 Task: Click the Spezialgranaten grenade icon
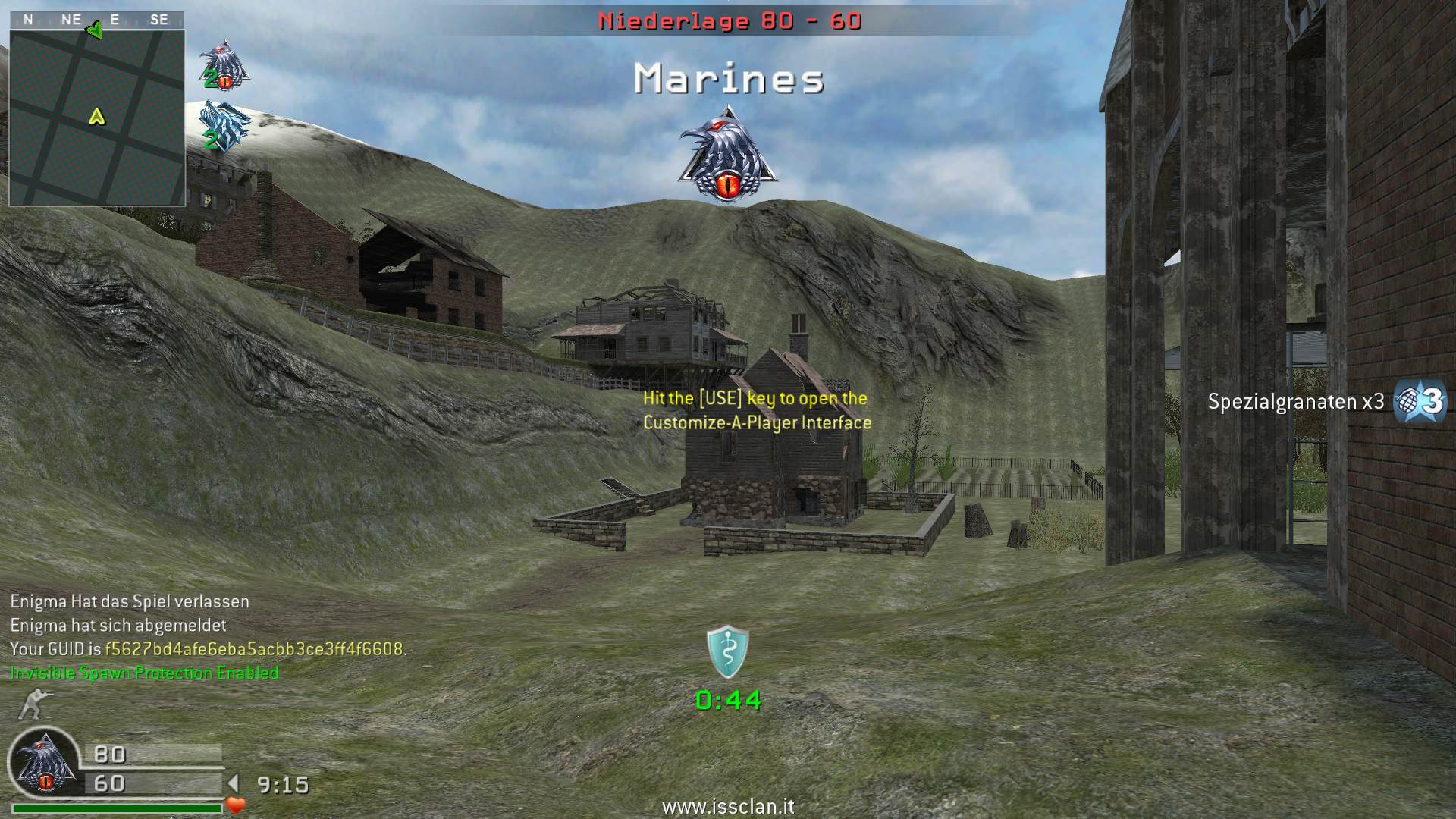click(x=1420, y=401)
